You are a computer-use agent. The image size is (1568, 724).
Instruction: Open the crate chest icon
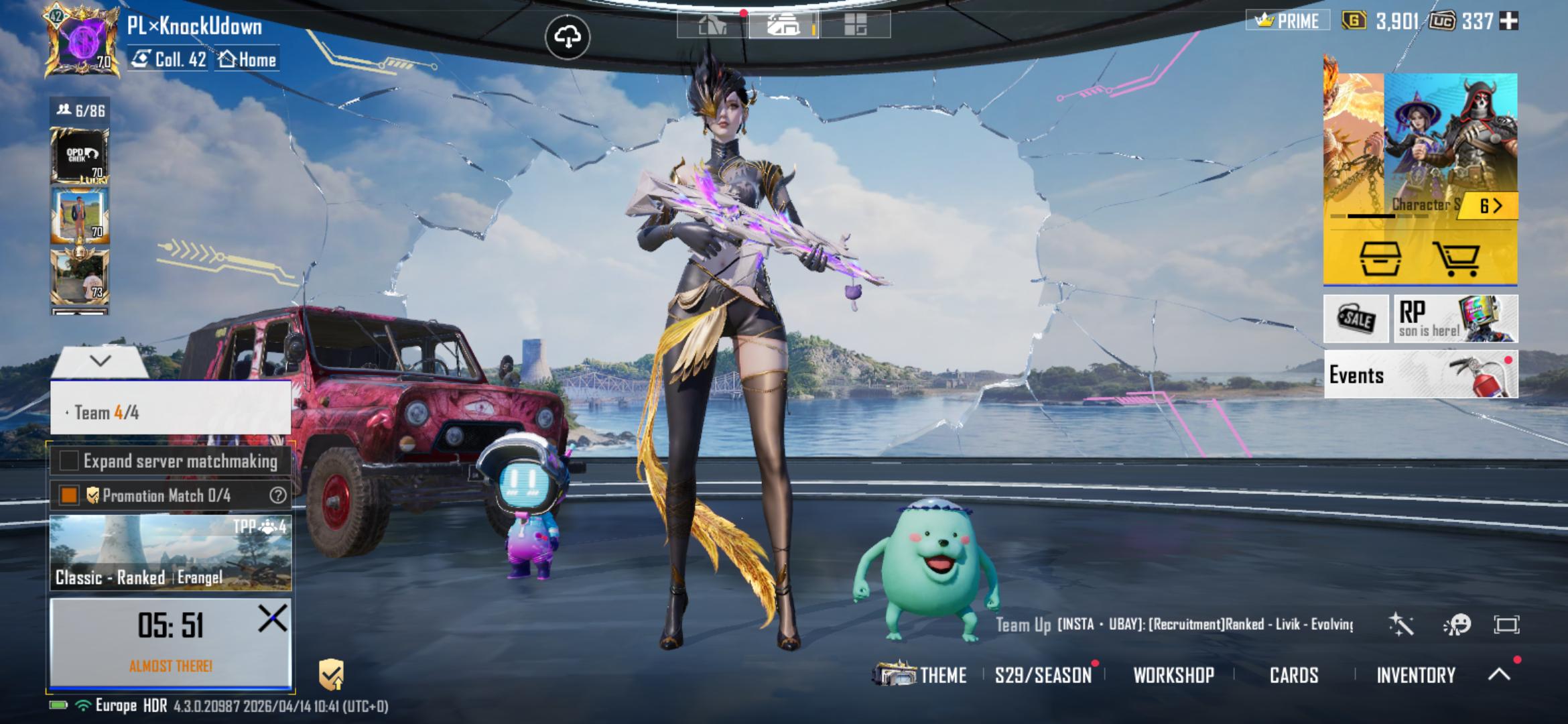click(1380, 258)
